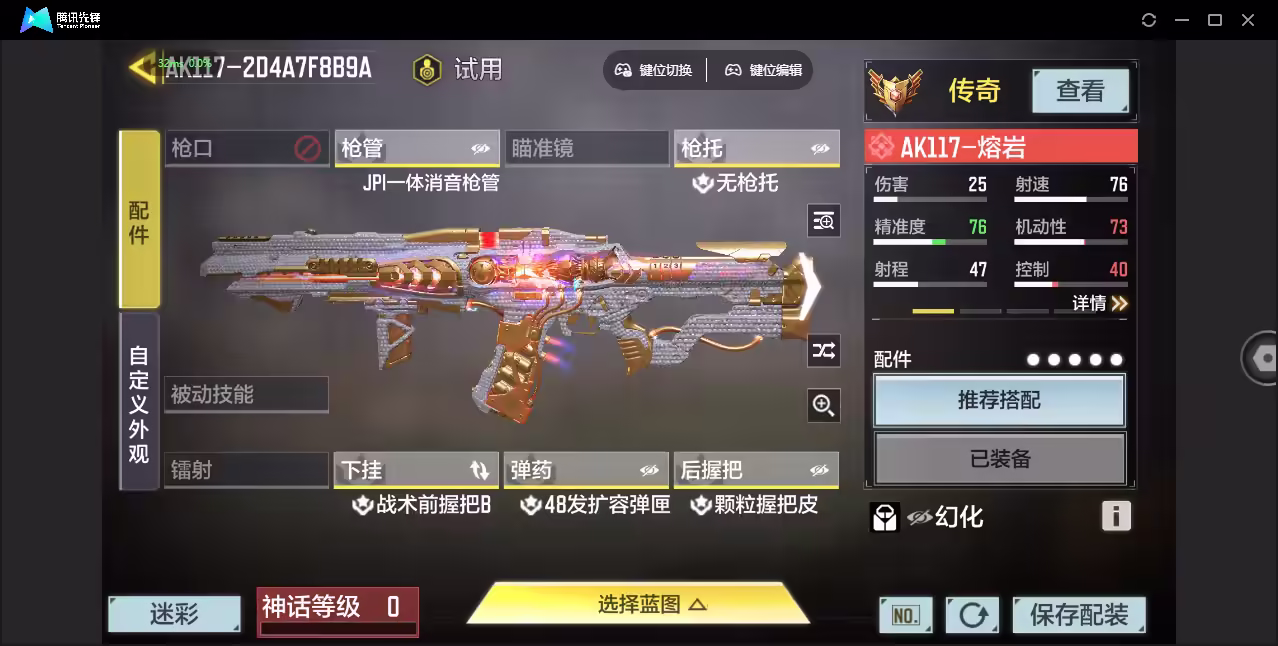Open the 试用 trial mode

459,69
